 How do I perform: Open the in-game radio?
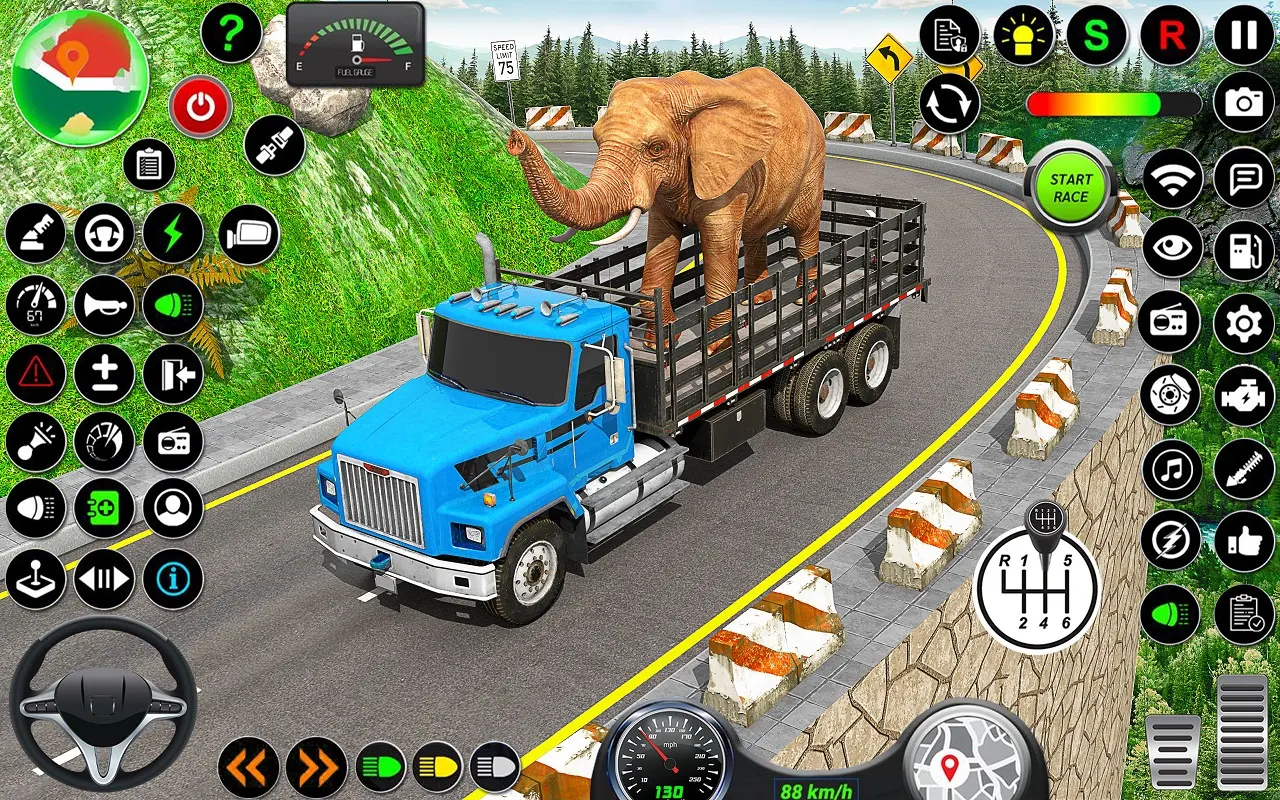[x=1172, y=320]
